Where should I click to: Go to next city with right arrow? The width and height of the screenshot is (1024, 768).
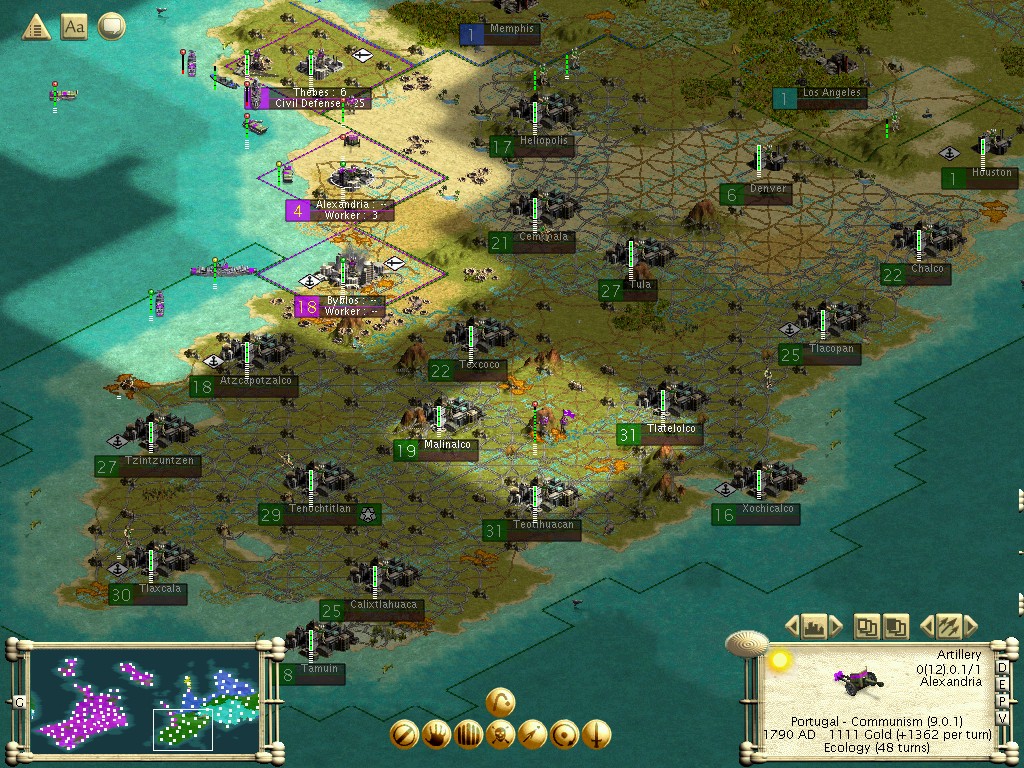[x=836, y=627]
